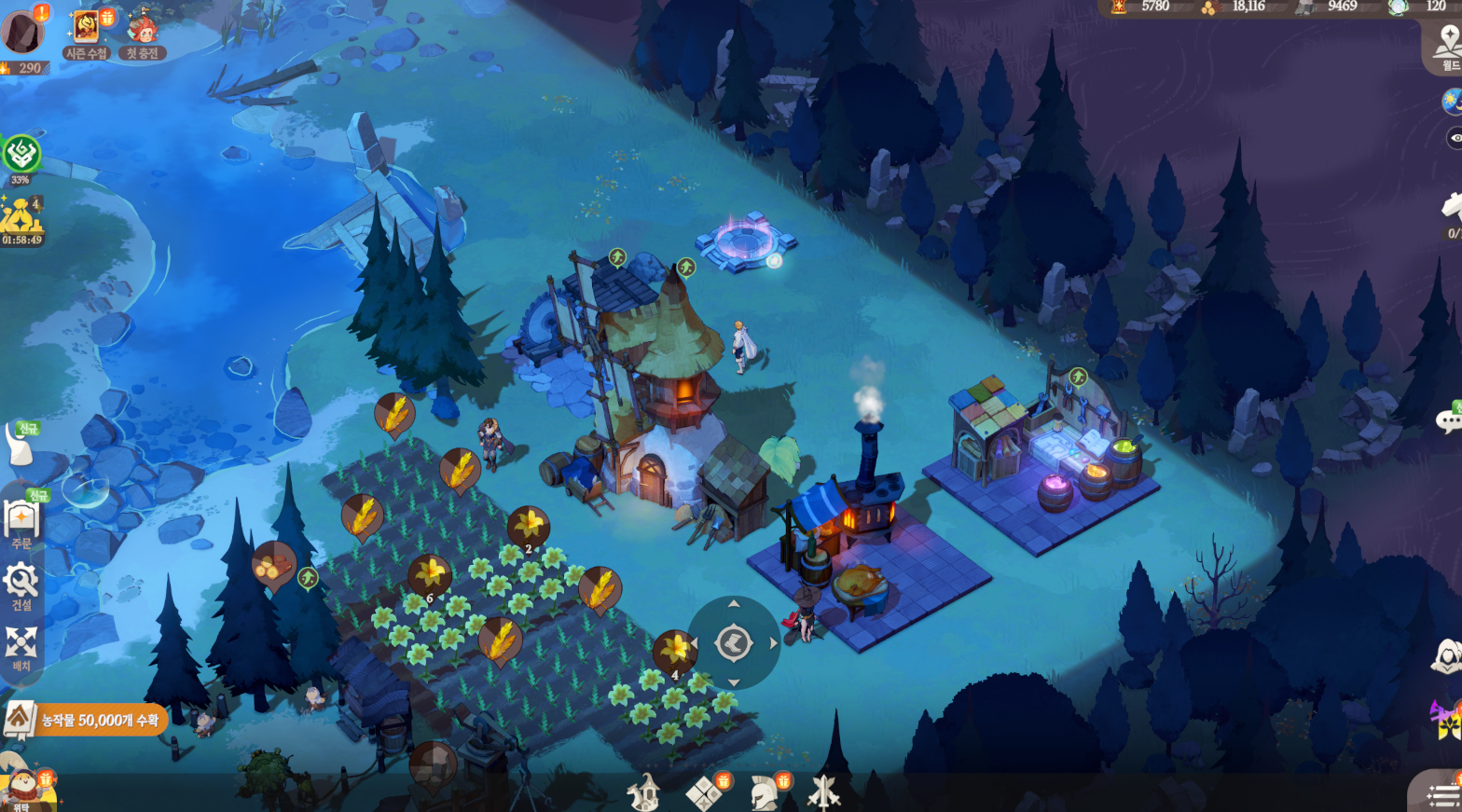The height and width of the screenshot is (812, 1462).
Task: Open the helmet icon in bottom bar
Action: click(x=765, y=793)
